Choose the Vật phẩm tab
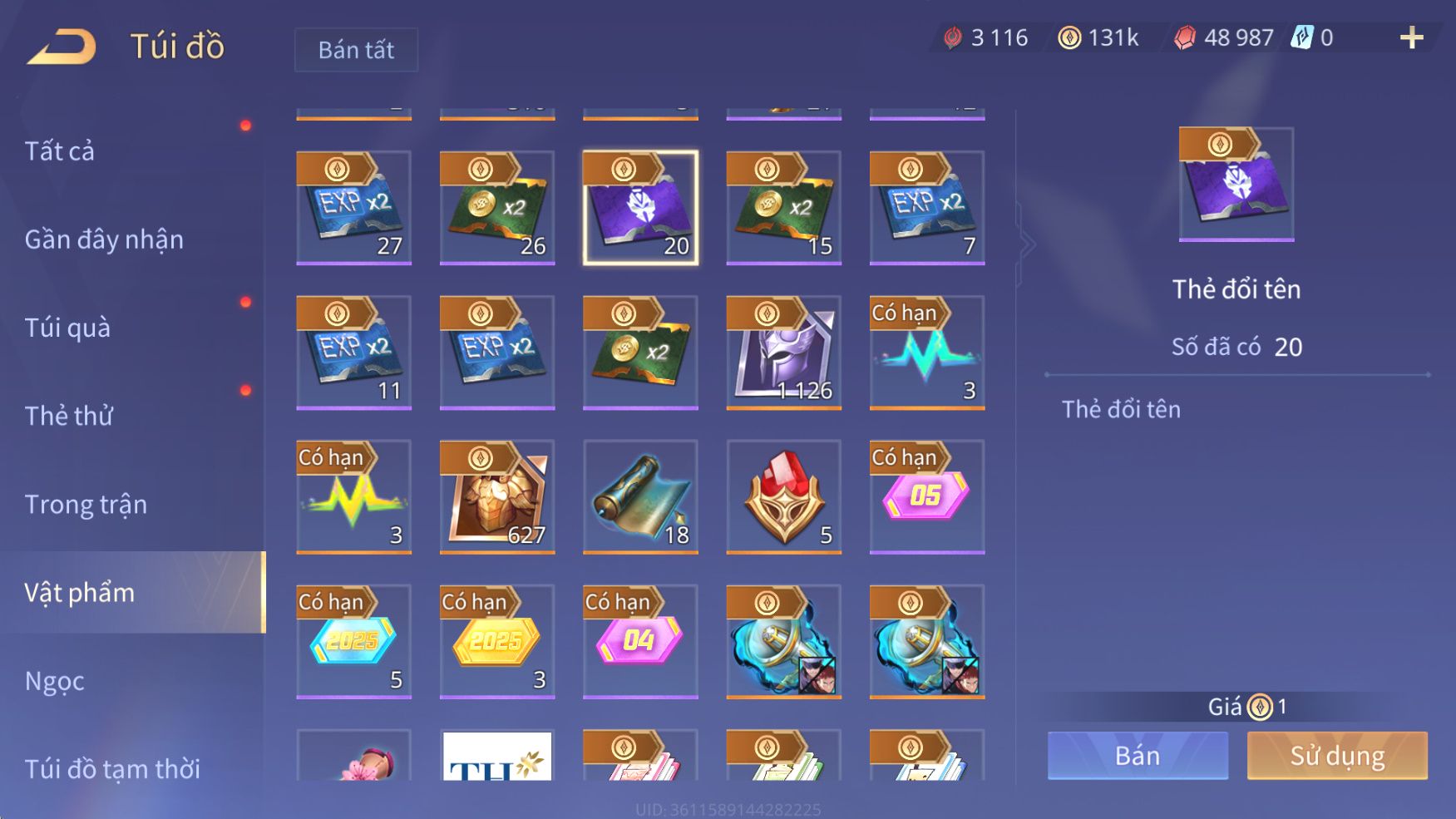The width and height of the screenshot is (1456, 819). click(80, 592)
